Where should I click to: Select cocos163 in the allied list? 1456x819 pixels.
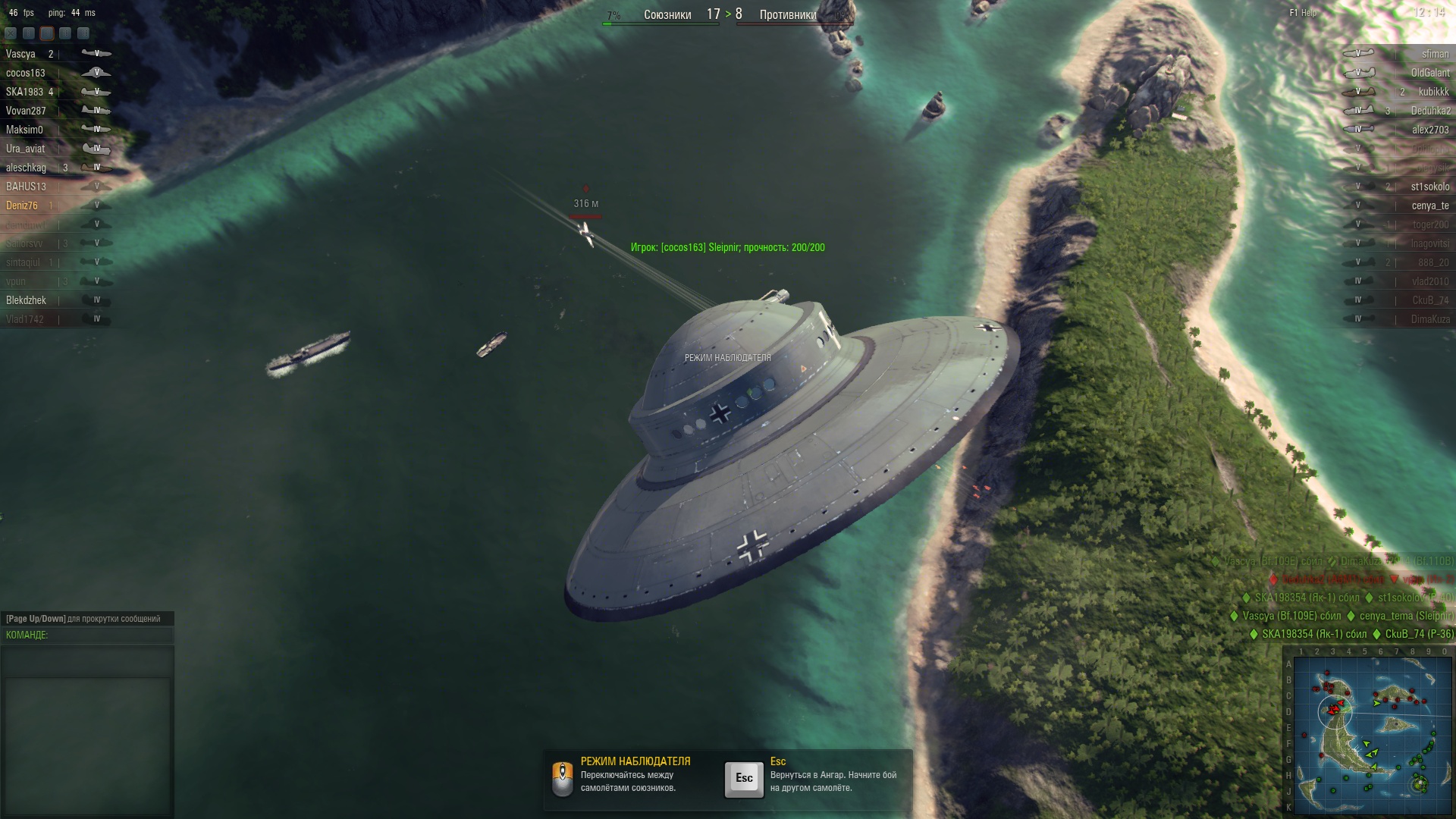(x=26, y=73)
